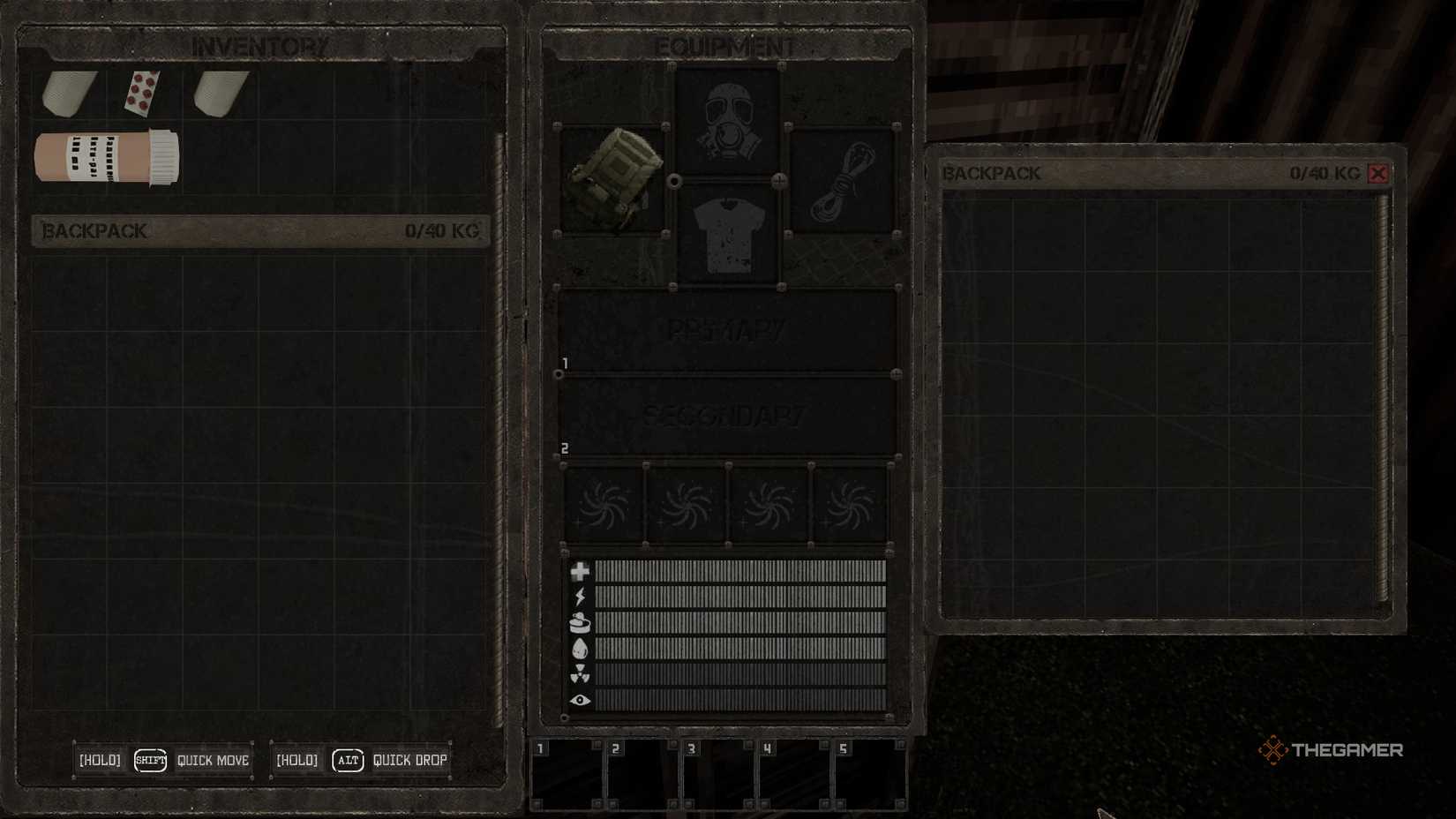
Task: Switch to the Equipment panel header
Action: click(726, 42)
